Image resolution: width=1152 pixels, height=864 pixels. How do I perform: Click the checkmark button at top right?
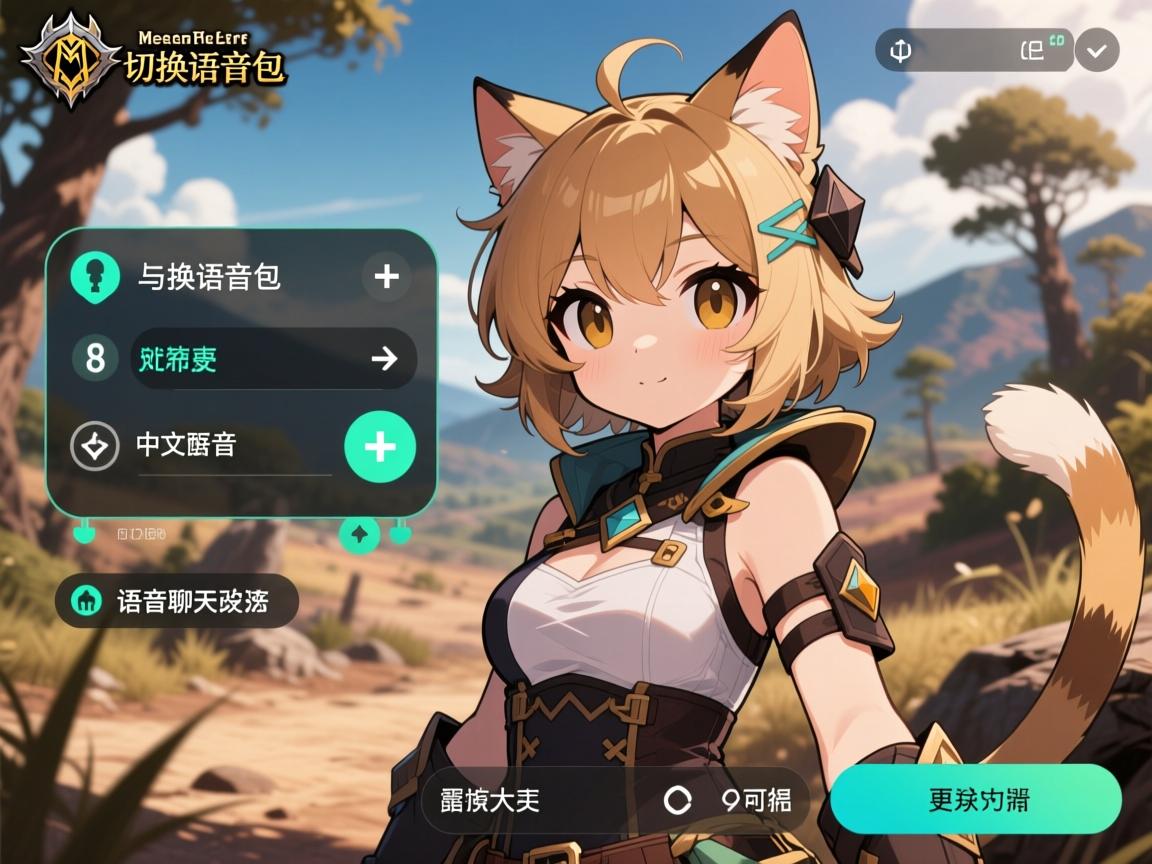1097,50
